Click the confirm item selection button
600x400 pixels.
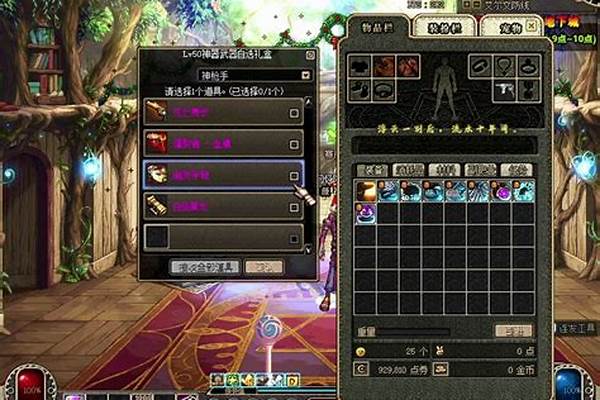tap(203, 267)
